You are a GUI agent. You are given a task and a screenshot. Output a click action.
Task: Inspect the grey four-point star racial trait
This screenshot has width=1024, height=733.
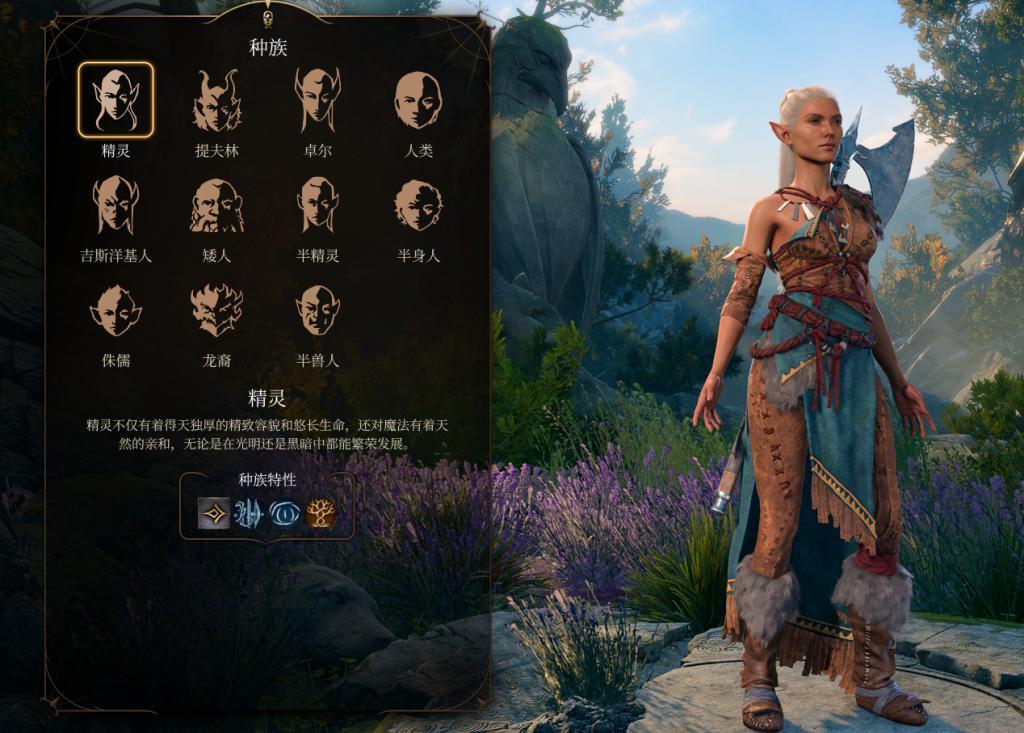pyautogui.click(x=214, y=513)
